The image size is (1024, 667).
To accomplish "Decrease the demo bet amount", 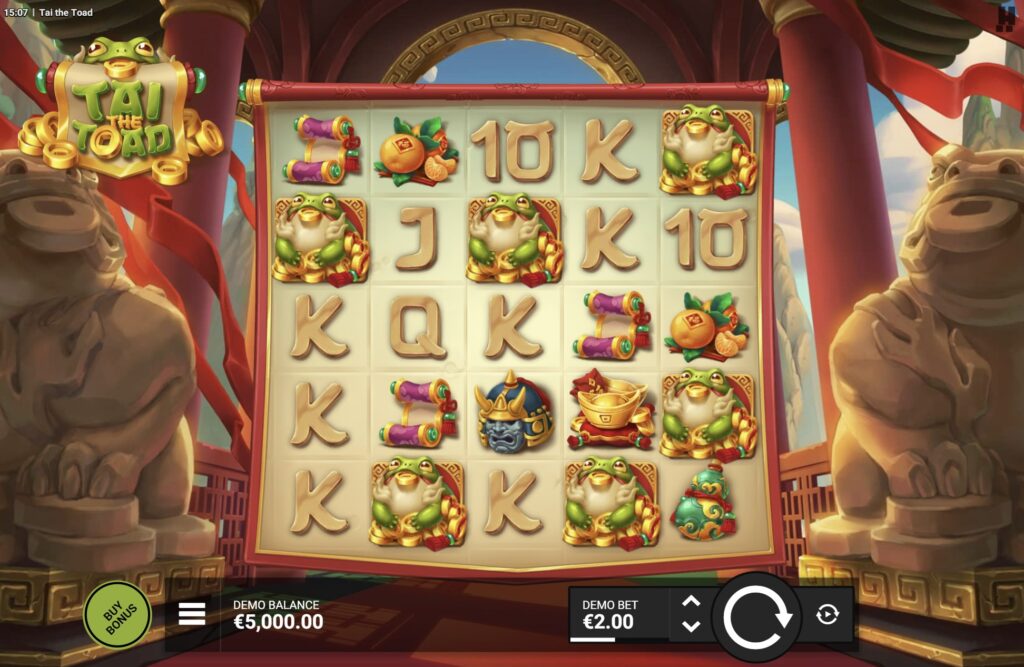I will 691,626.
